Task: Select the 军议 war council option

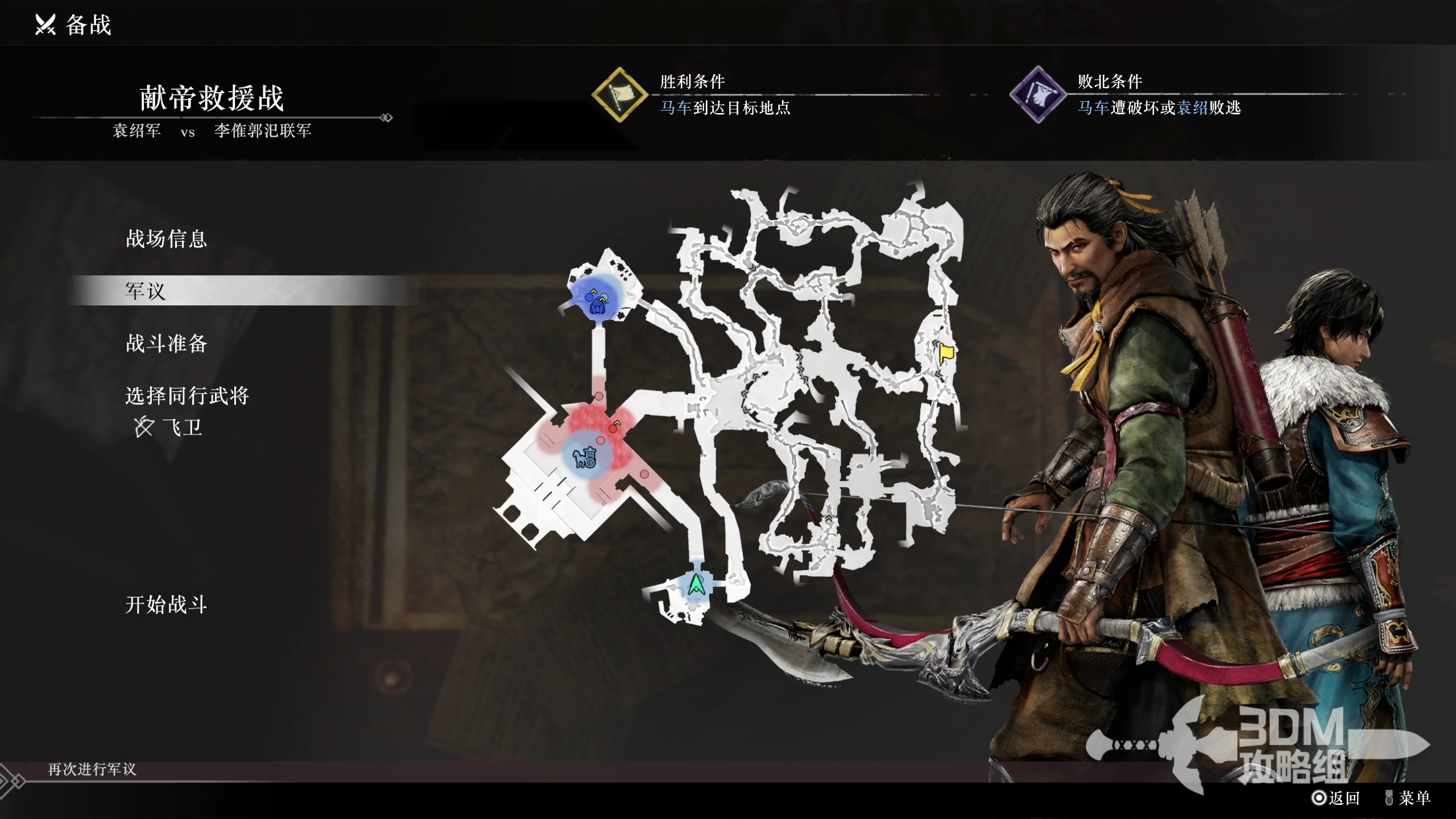Action: click(x=146, y=291)
